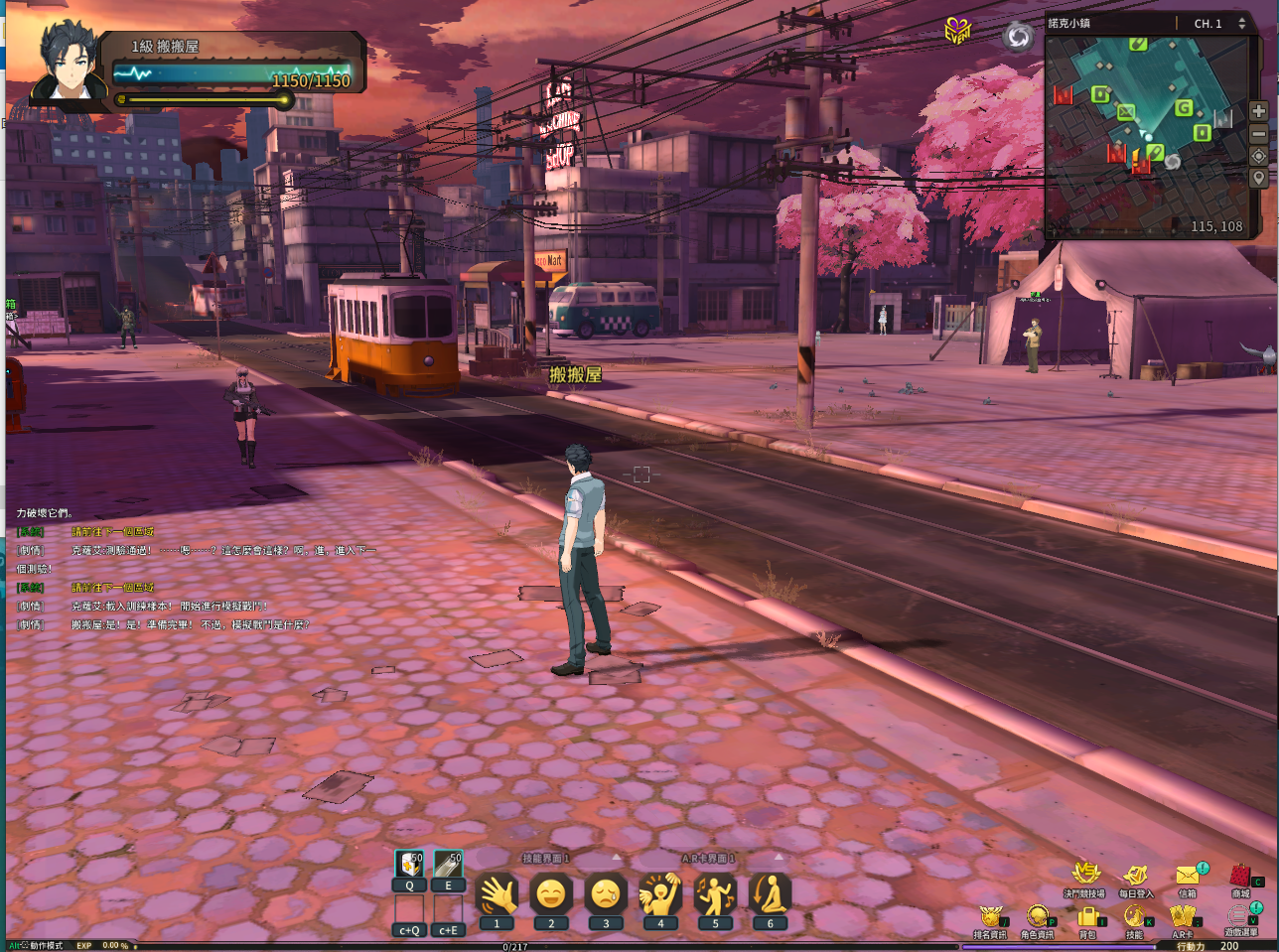Screen dimensions: 1279x952
Task: Open the 角色資訊 character info
Action: (x=1038, y=916)
